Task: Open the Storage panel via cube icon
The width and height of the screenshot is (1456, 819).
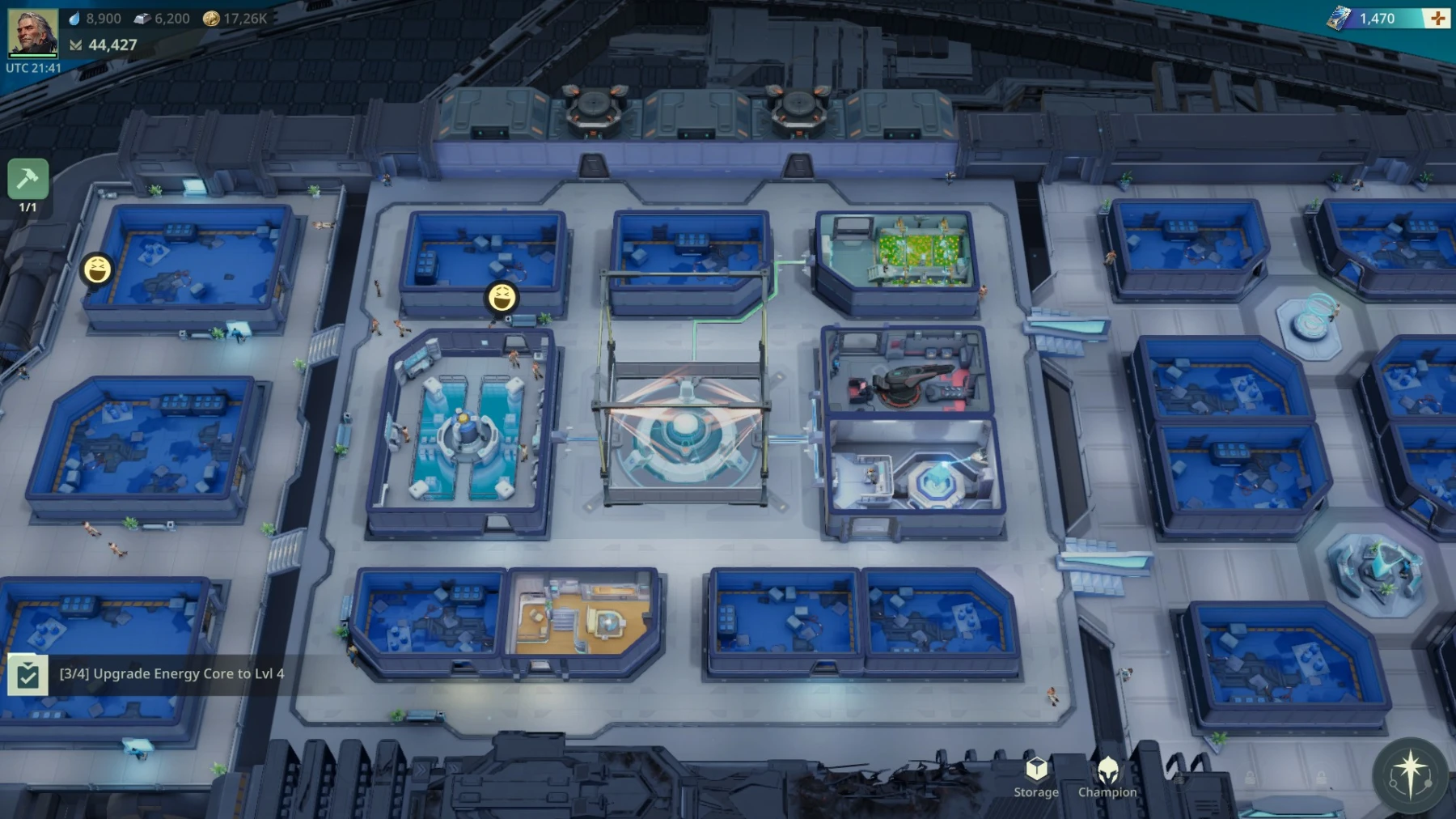Action: tap(1035, 767)
